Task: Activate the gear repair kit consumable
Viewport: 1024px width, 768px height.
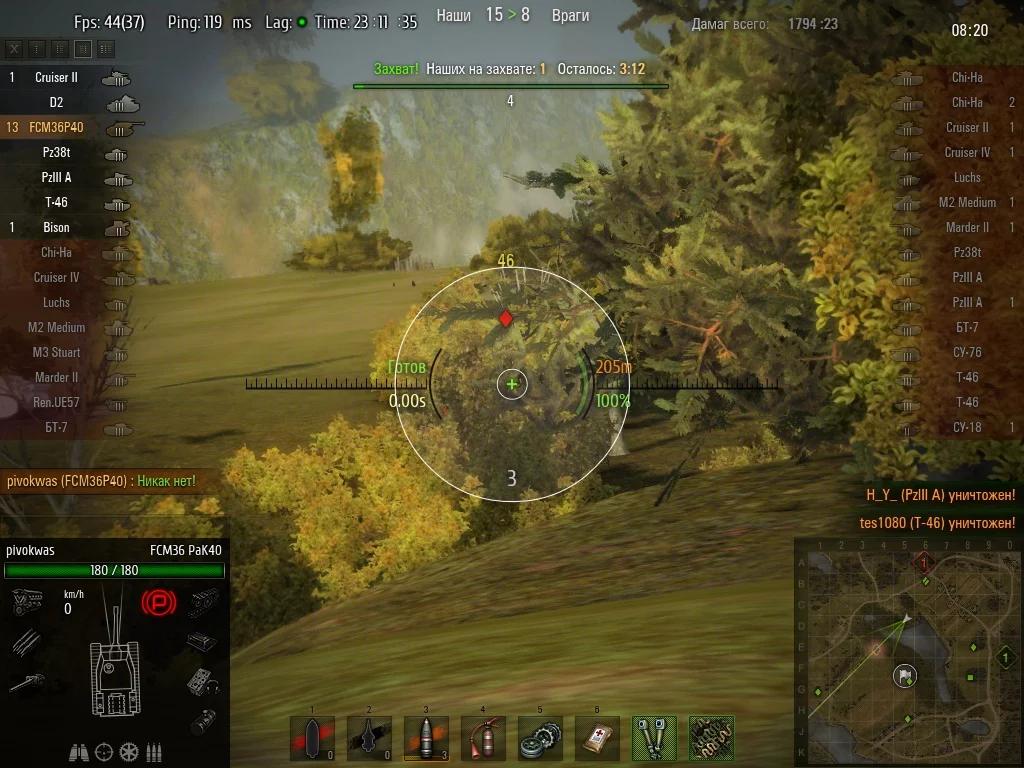Action: click(x=540, y=738)
